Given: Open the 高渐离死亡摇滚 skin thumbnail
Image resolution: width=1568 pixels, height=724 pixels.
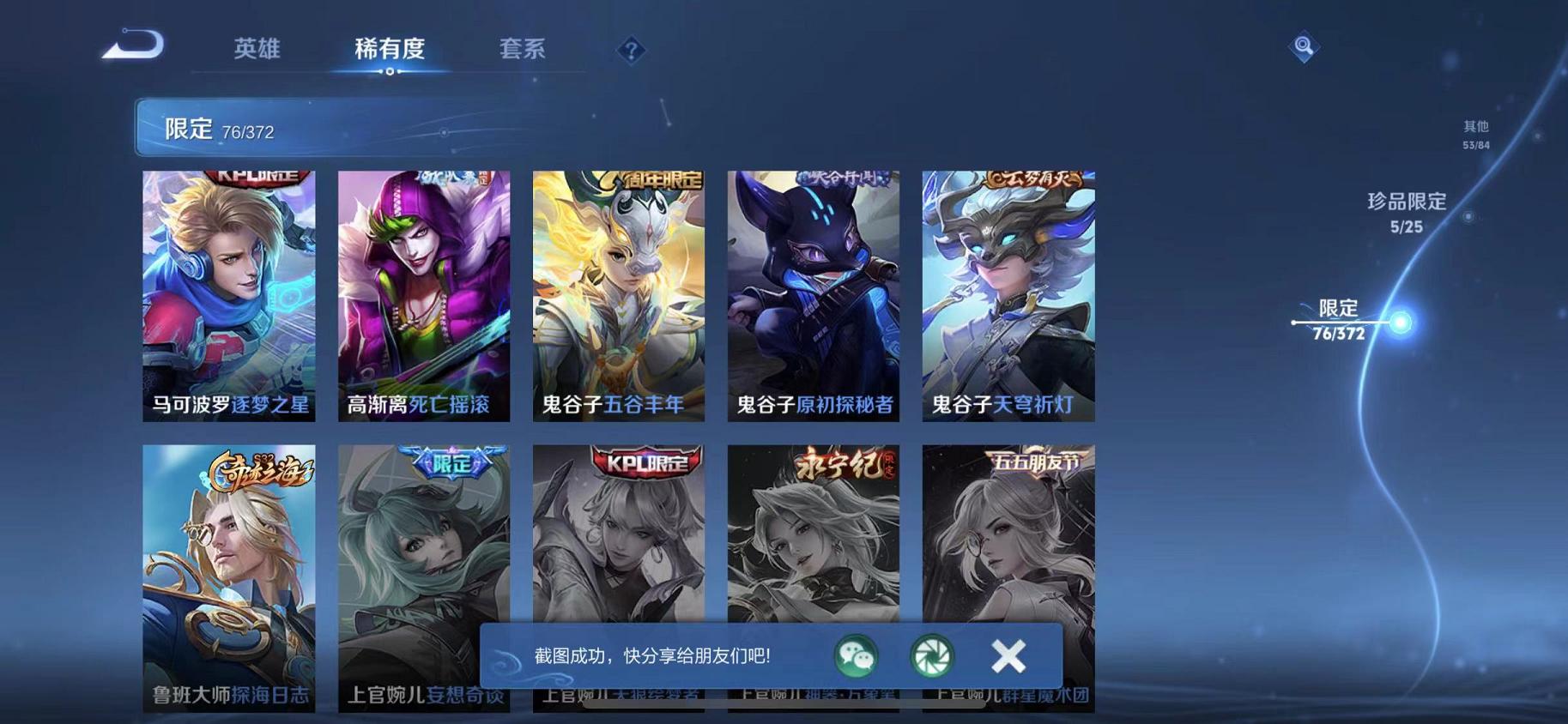Looking at the screenshot, I should (422, 296).
